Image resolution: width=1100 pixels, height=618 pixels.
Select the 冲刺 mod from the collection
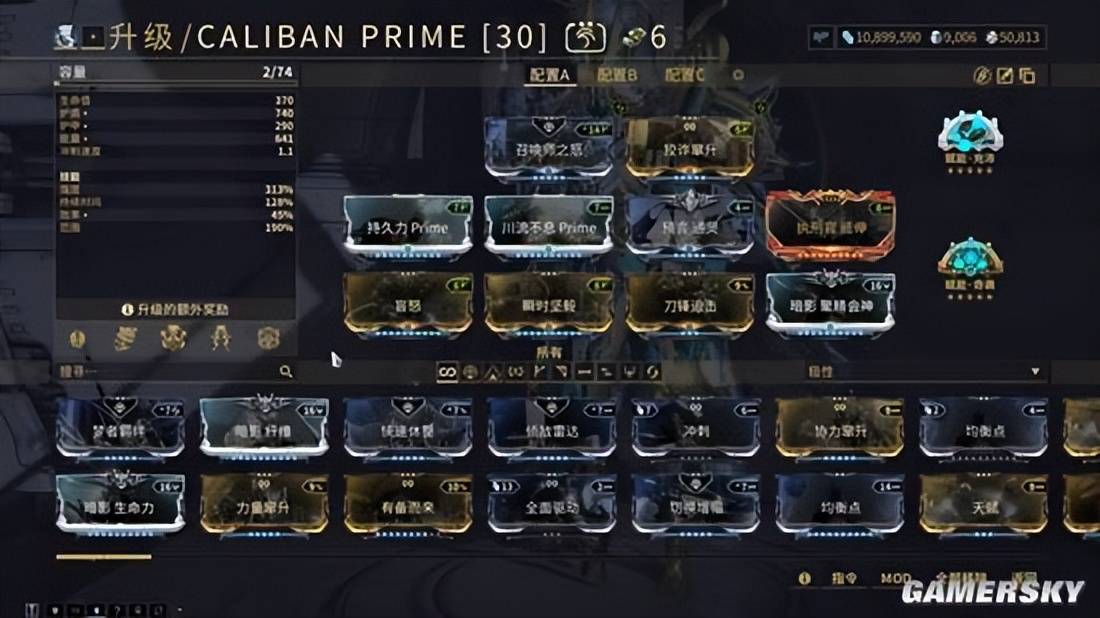696,428
